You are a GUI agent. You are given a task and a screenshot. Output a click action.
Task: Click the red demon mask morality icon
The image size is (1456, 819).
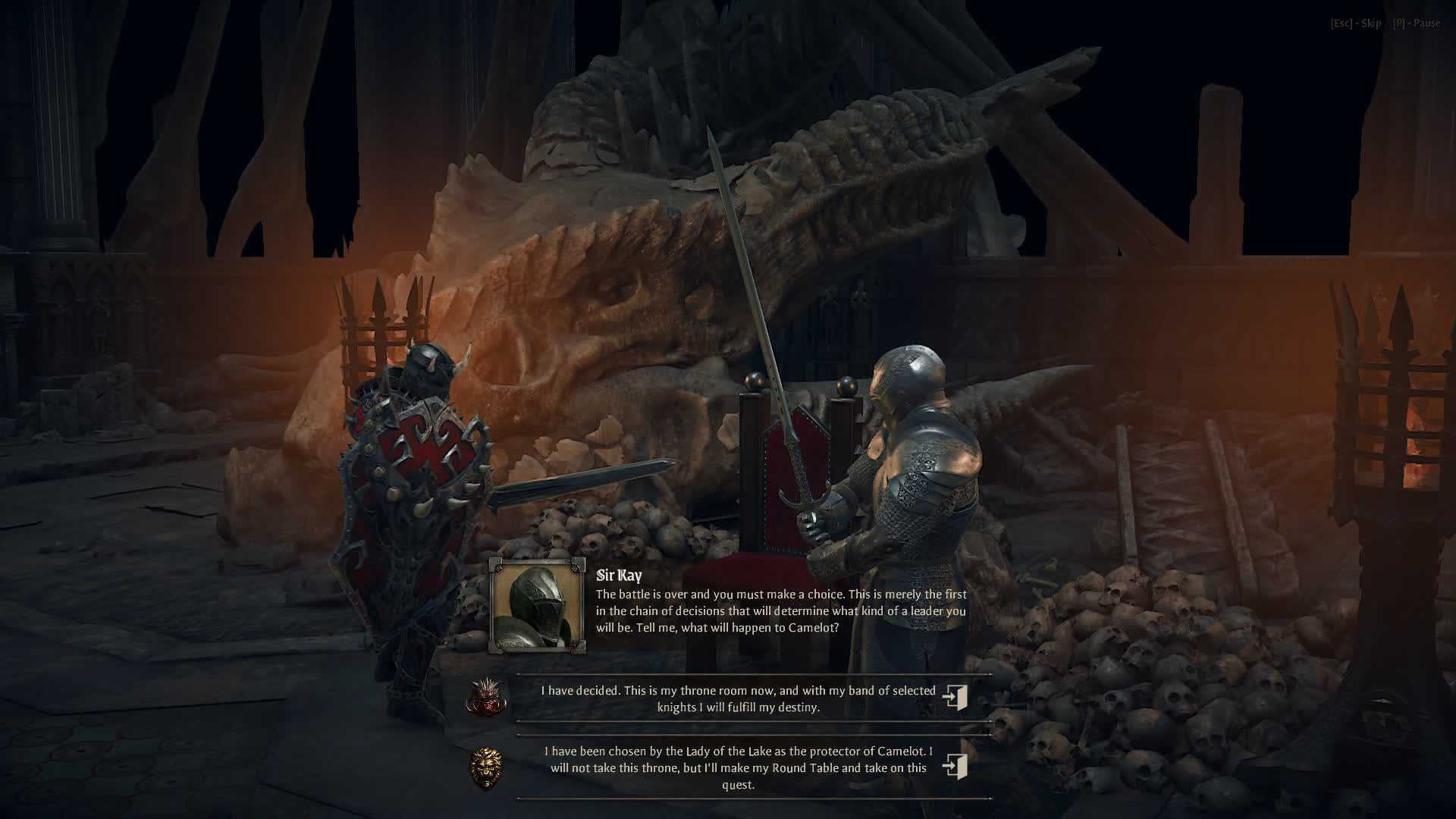tap(486, 697)
